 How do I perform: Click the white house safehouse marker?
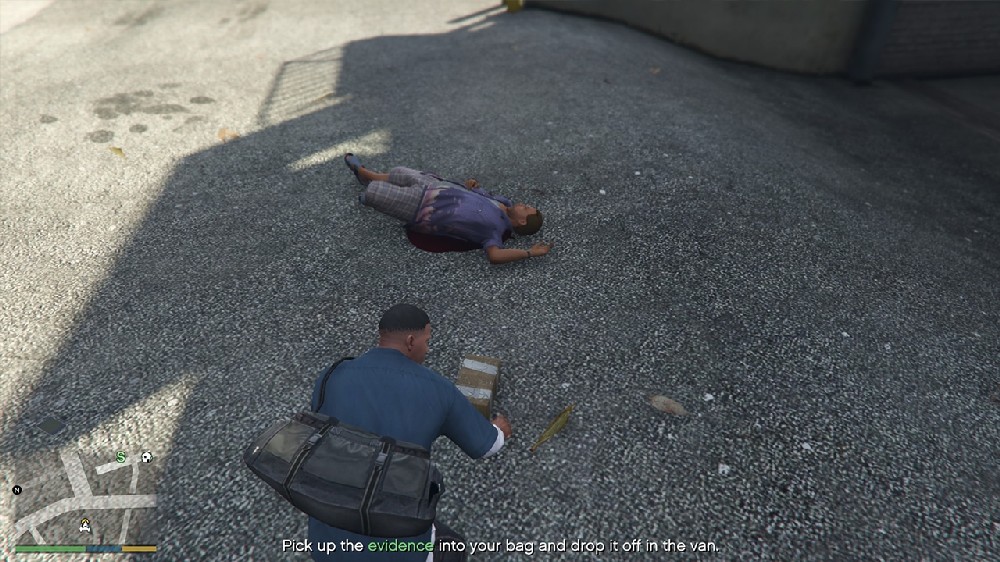coord(146,457)
